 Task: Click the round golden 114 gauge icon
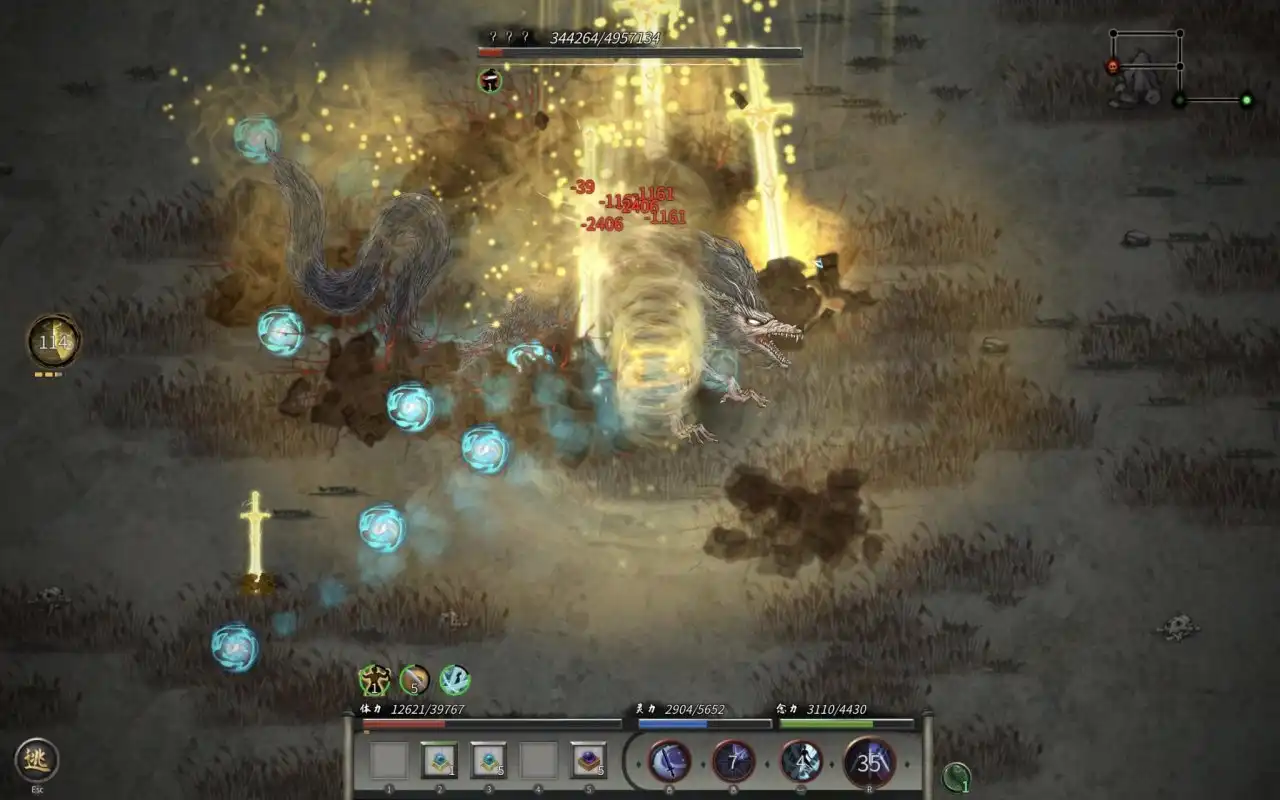(x=53, y=341)
